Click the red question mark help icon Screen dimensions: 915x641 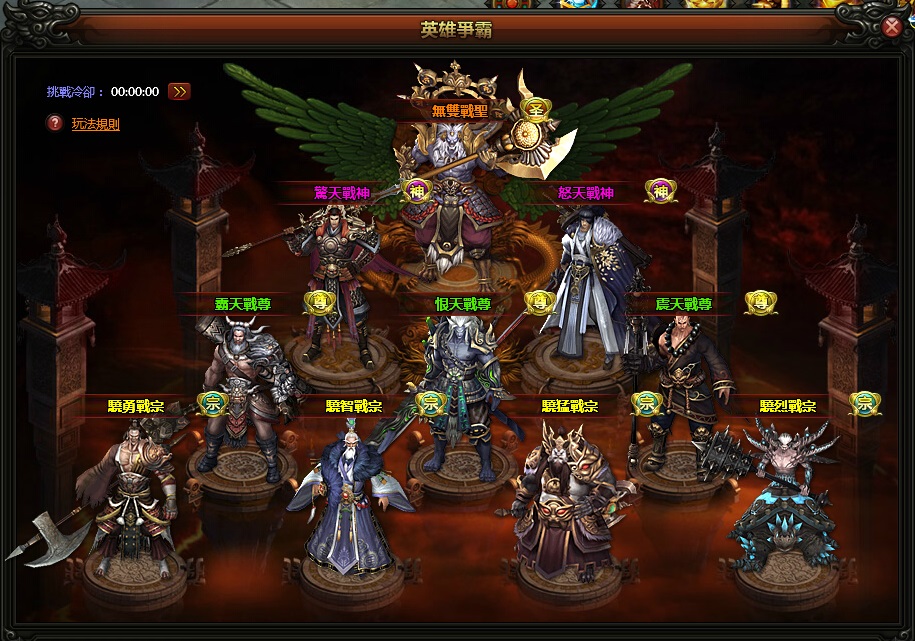(x=55, y=123)
